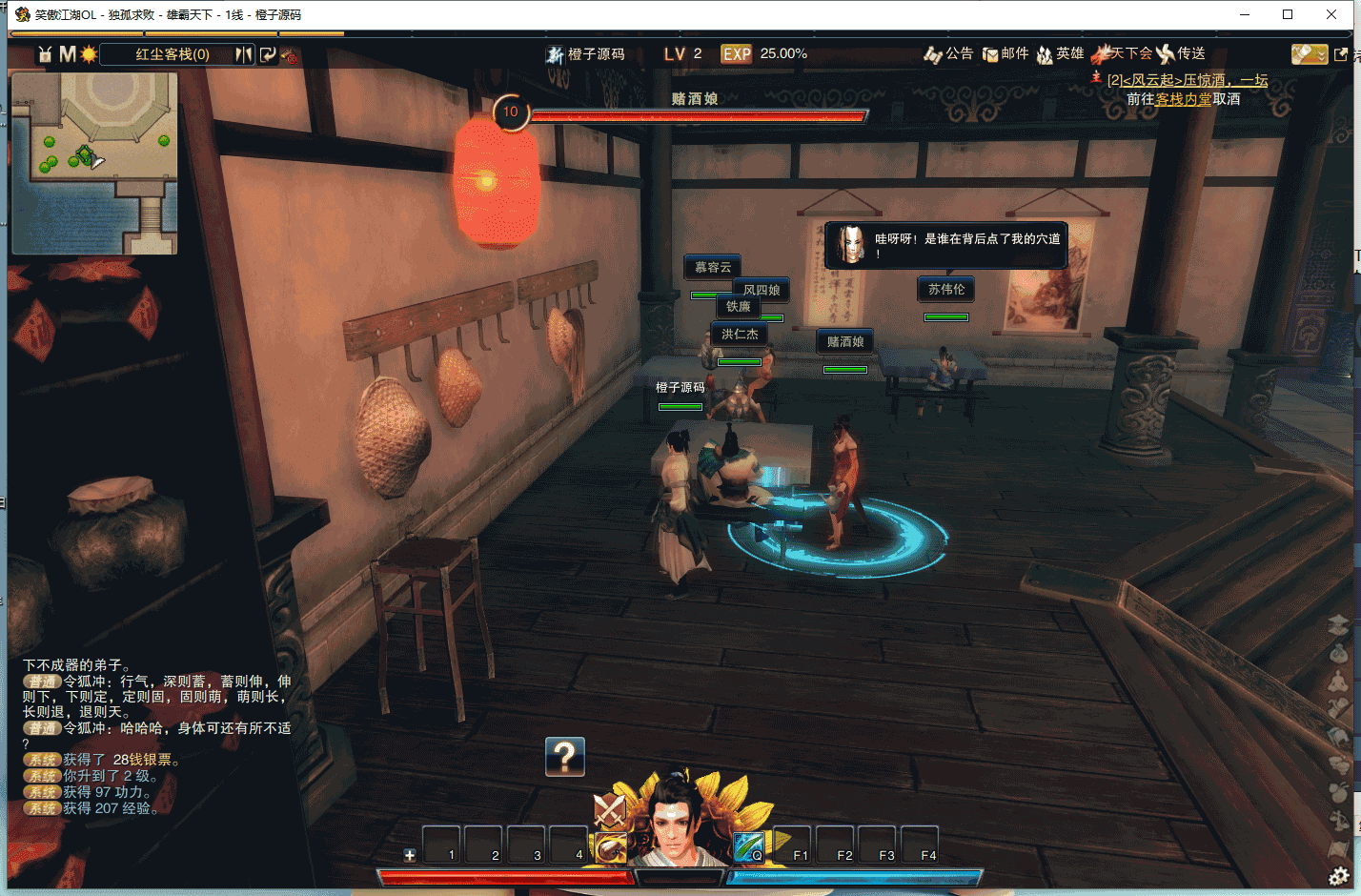
Task: Click the scales trade icon in right sidebar
Action: (1338, 820)
